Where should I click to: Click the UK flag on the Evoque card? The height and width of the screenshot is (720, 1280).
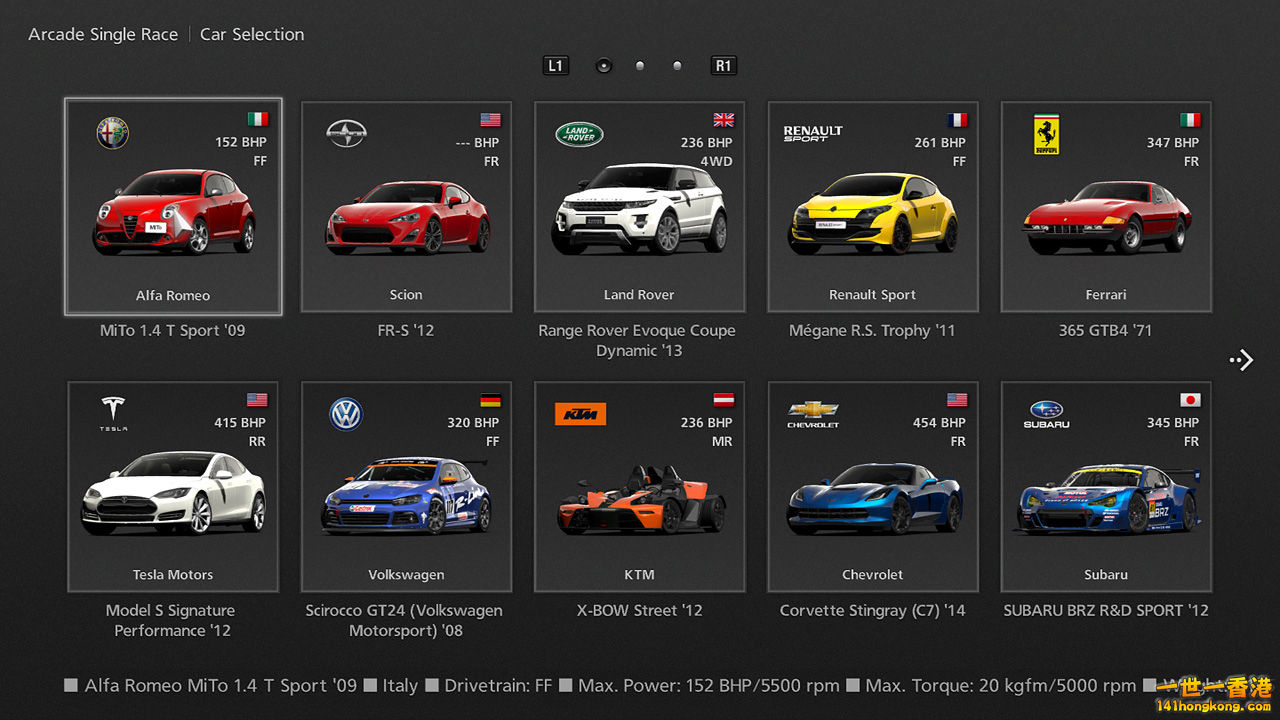(x=723, y=118)
